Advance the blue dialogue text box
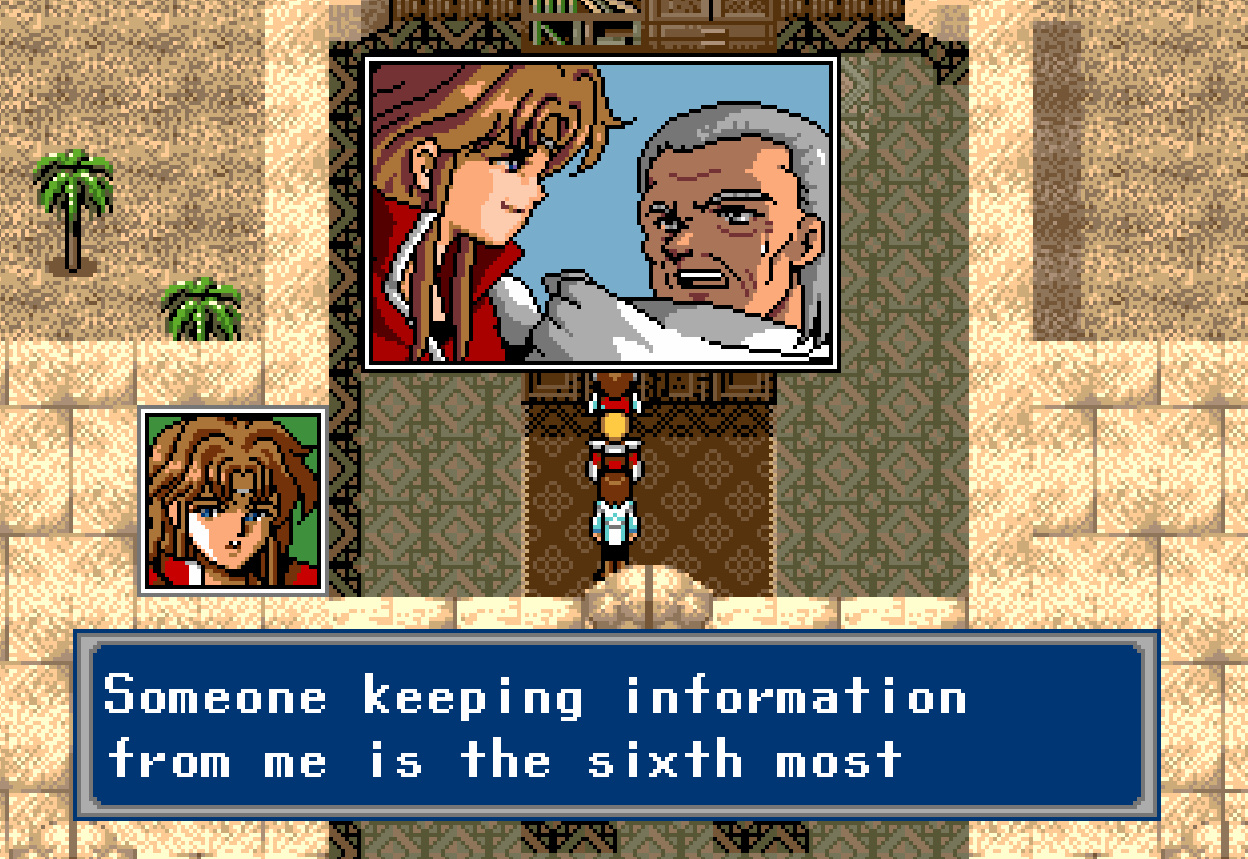1248x859 pixels. click(616, 725)
